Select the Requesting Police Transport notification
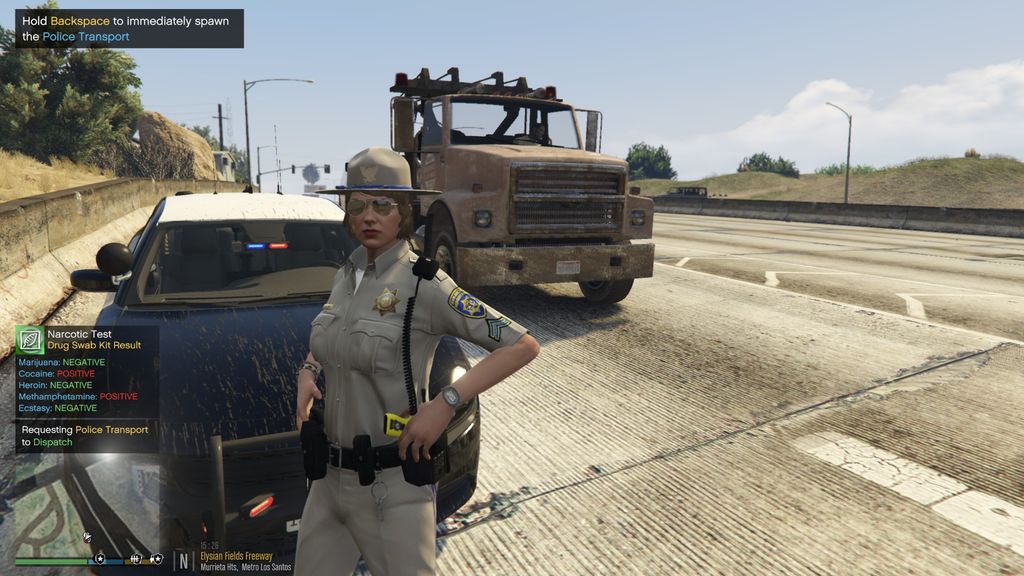1024x576 pixels. tap(86, 435)
